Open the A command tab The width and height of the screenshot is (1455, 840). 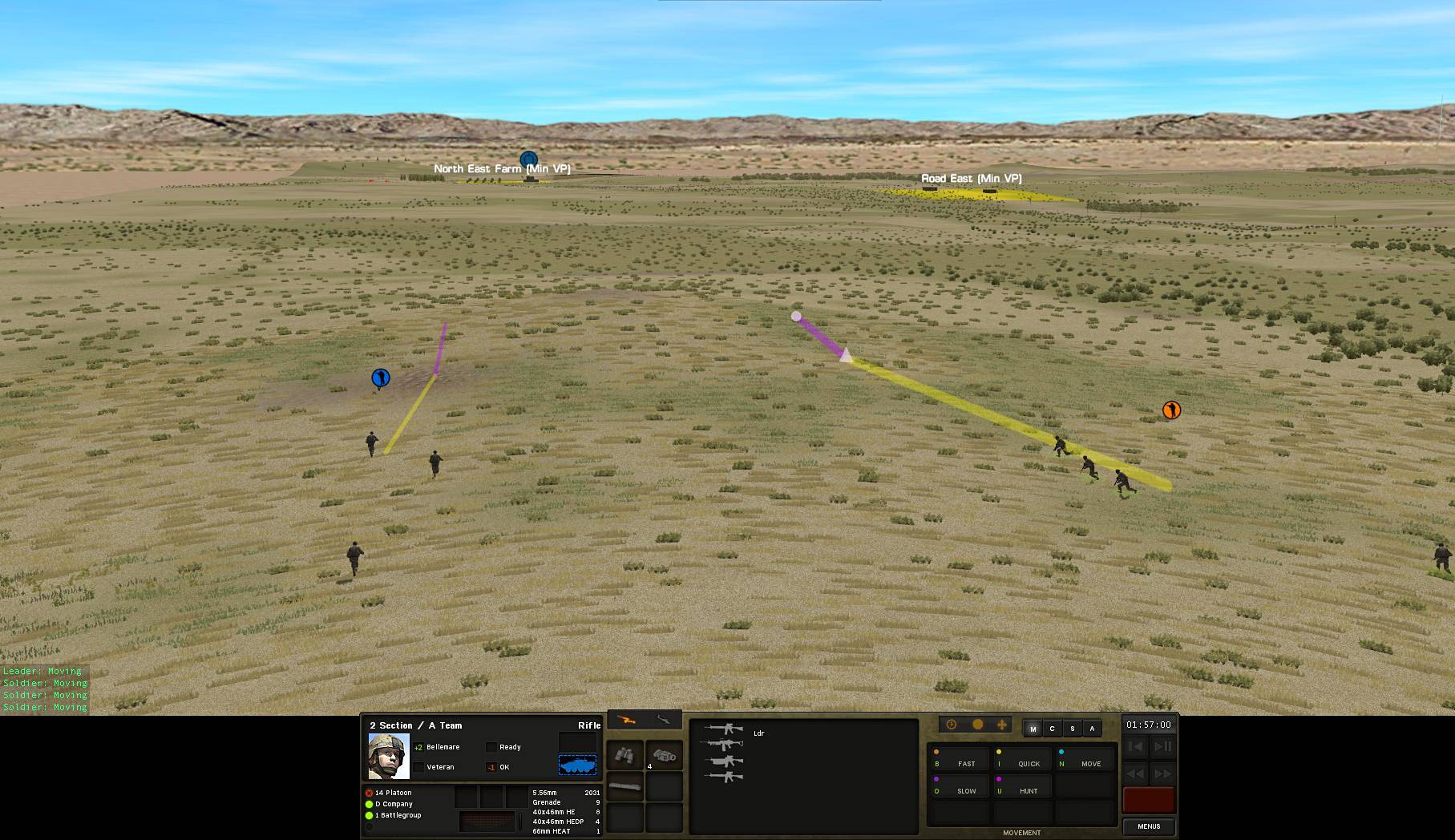(1092, 729)
